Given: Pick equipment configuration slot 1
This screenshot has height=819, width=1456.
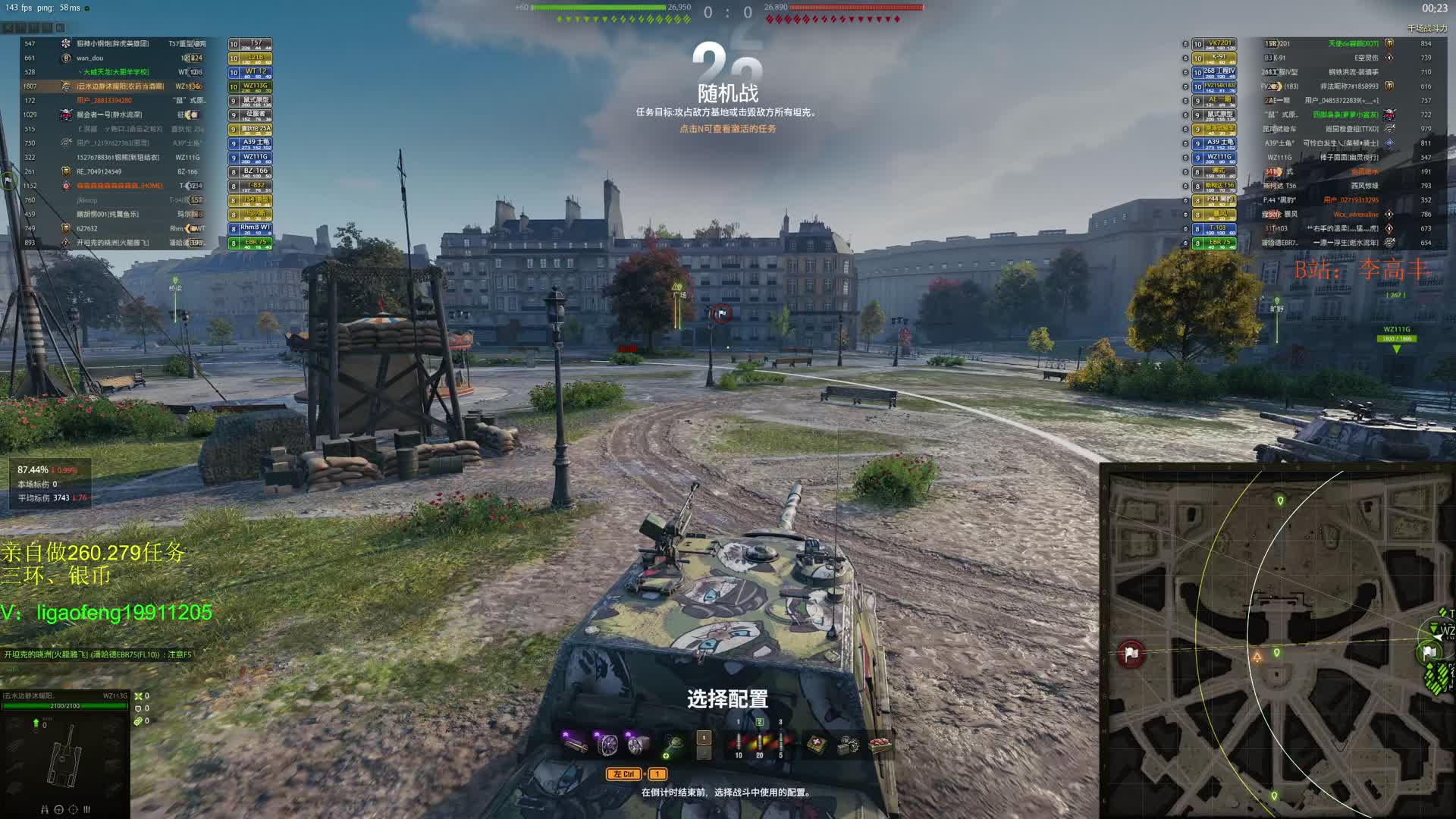Looking at the screenshot, I should click(704, 738).
